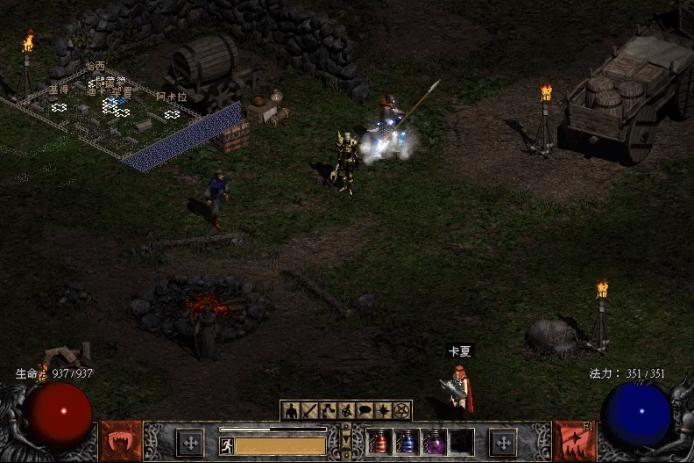Open the skill tree icon
The height and width of the screenshot is (463, 694).
(327, 410)
